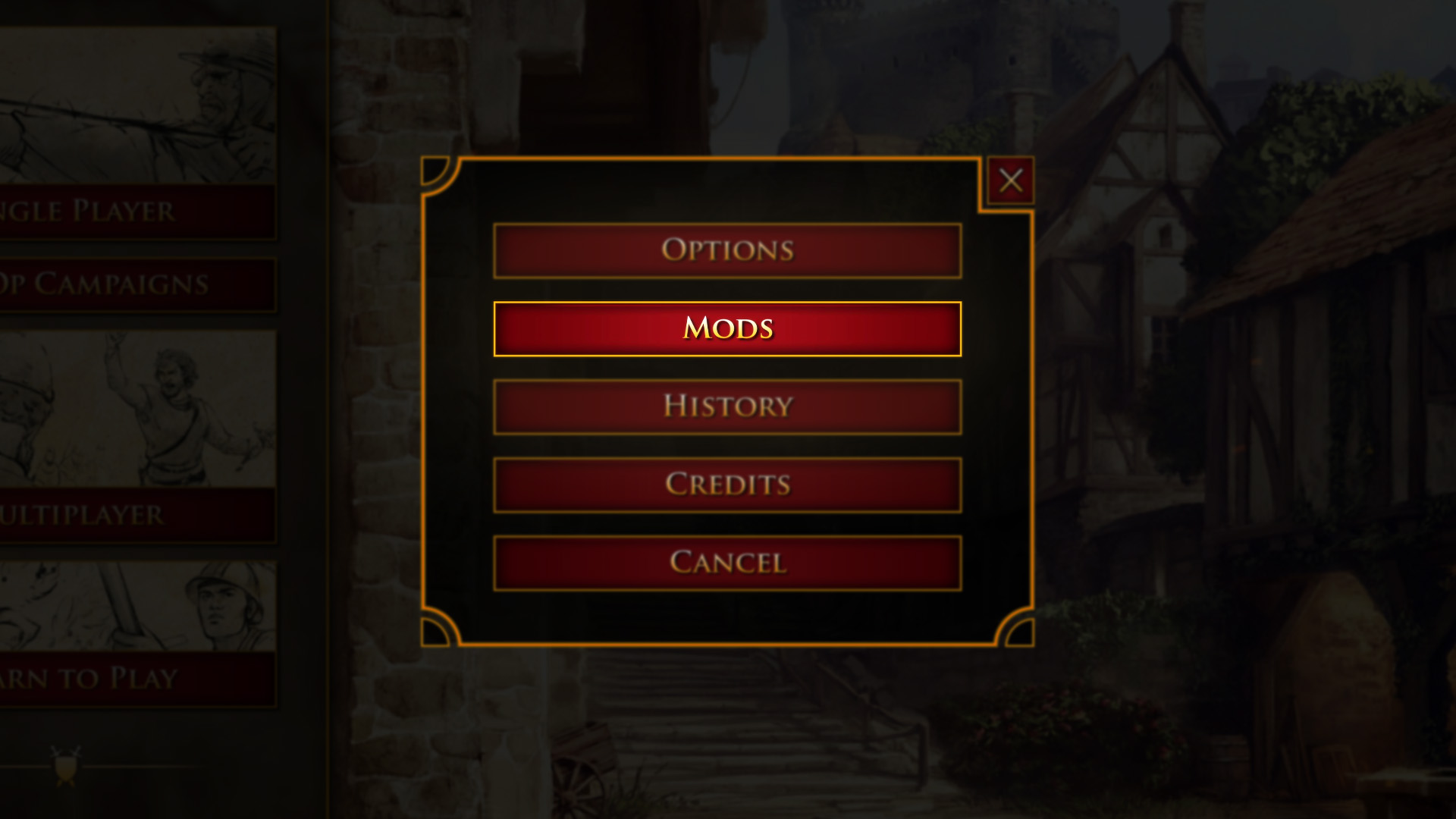
Task: Open the Options menu entry
Action: coord(726,249)
